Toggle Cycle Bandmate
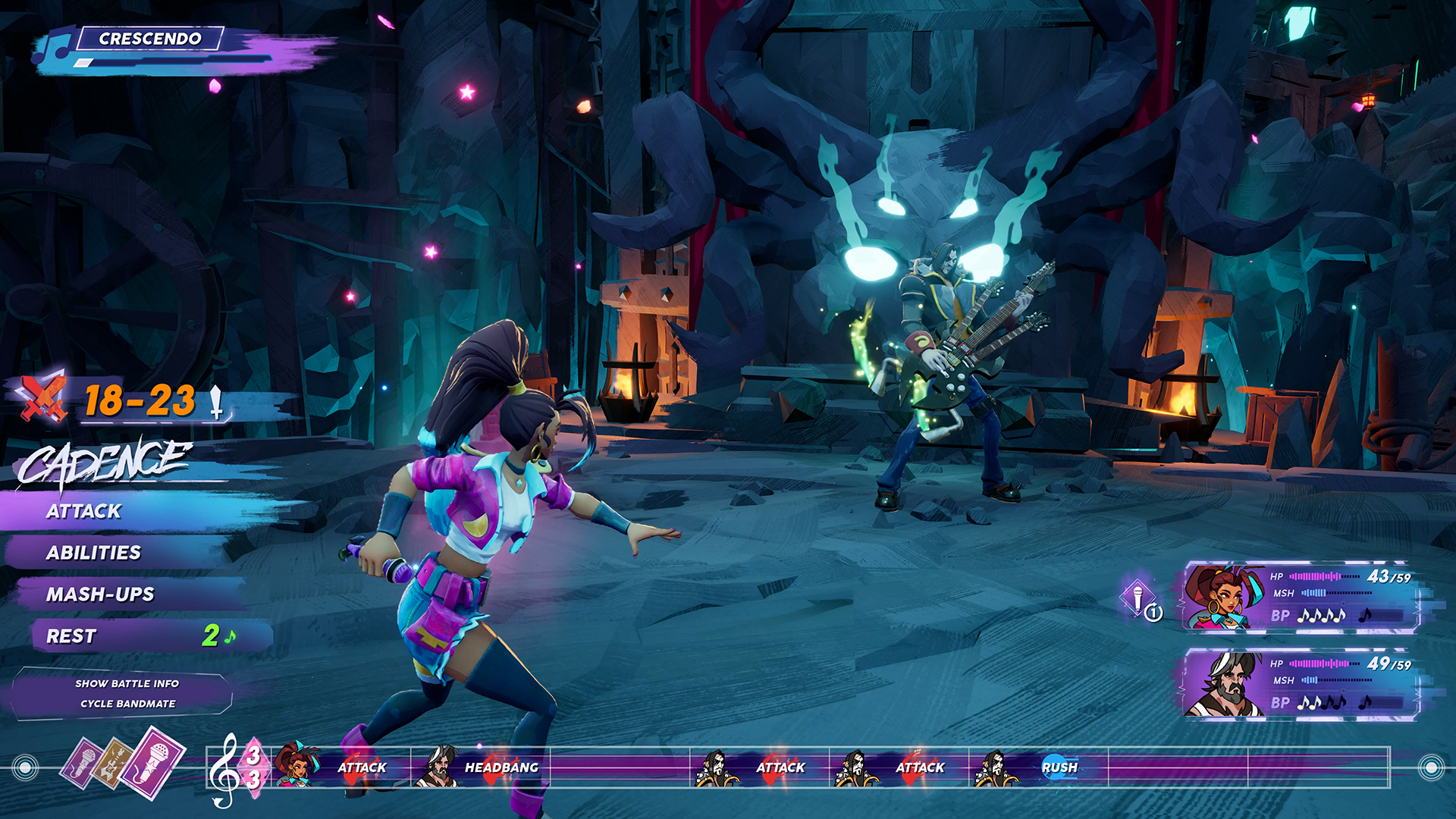Viewport: 1456px width, 819px height. 127,704
